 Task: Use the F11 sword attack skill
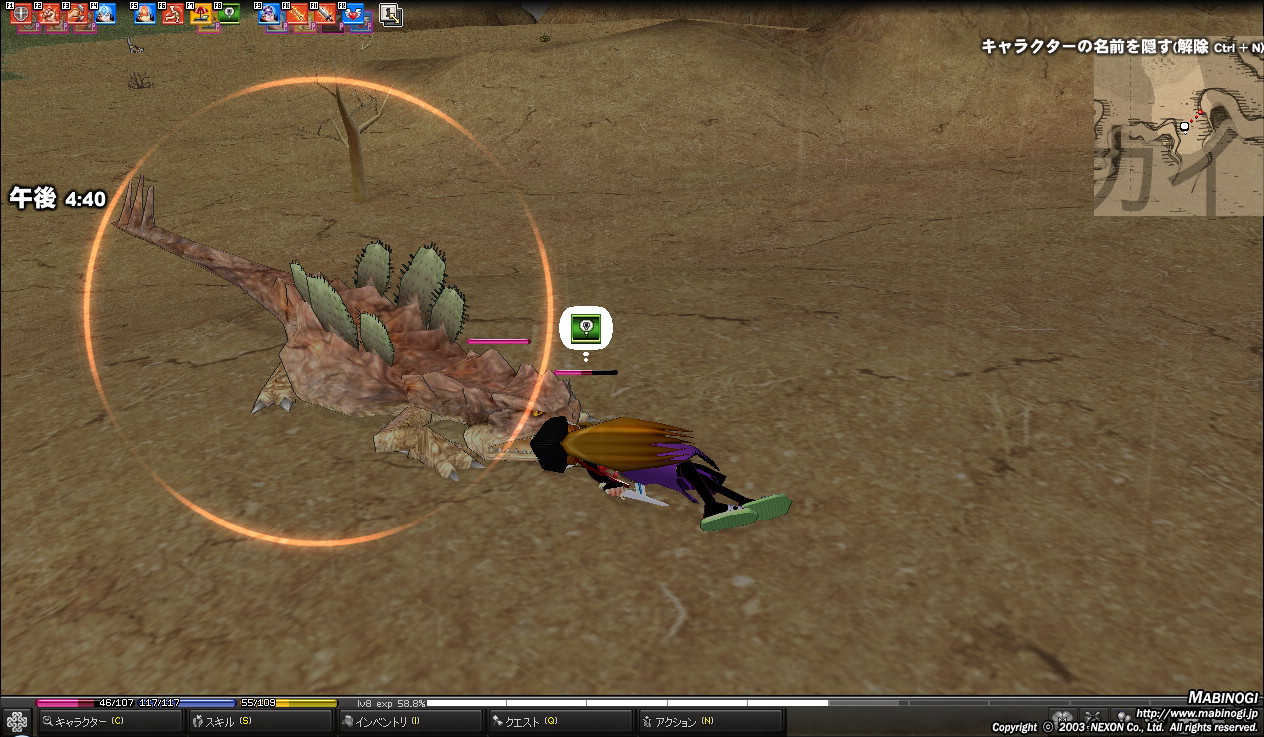[326, 15]
